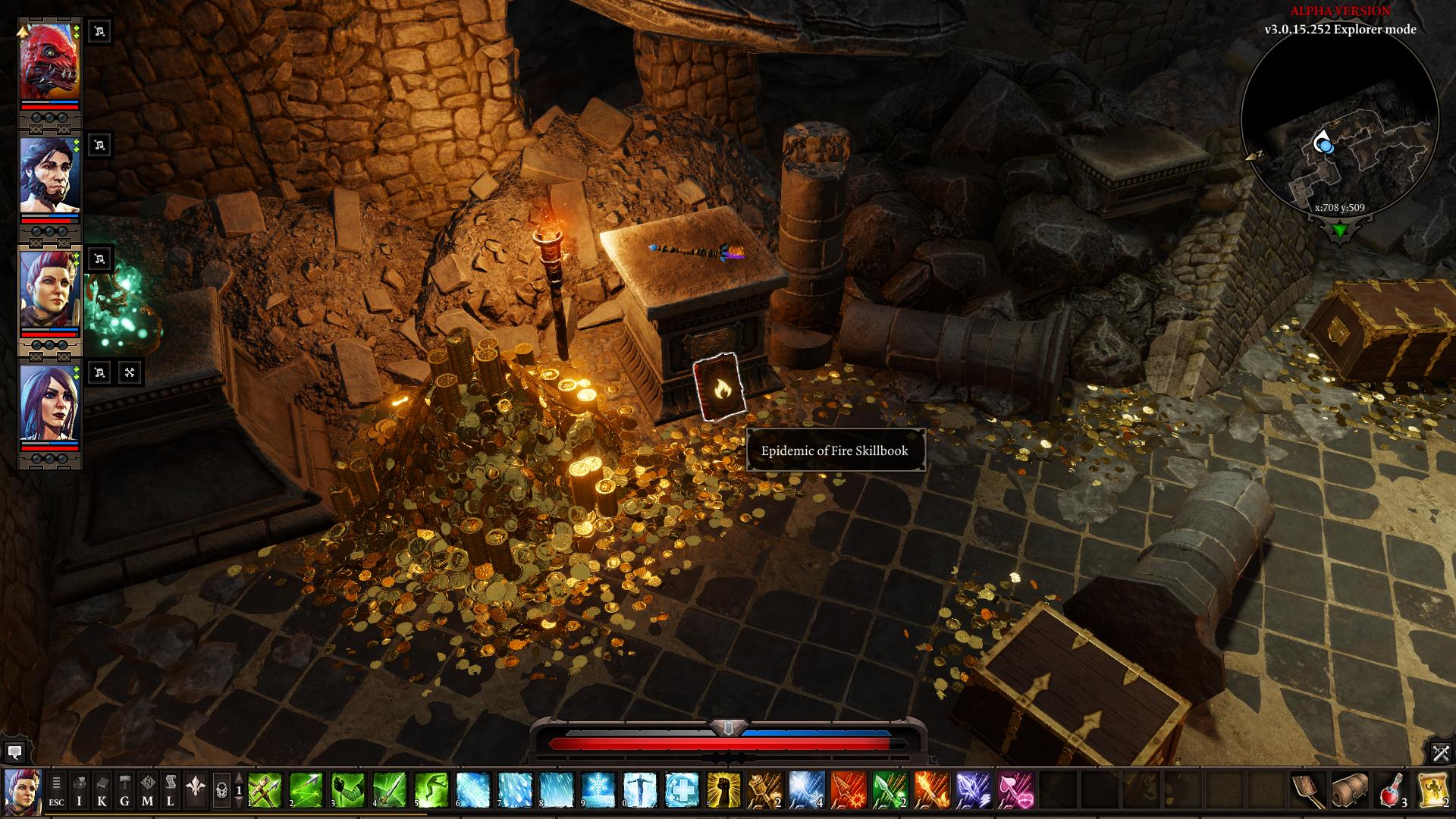Open the ESC game menu button
Screen dimensions: 1456x819
56,789
